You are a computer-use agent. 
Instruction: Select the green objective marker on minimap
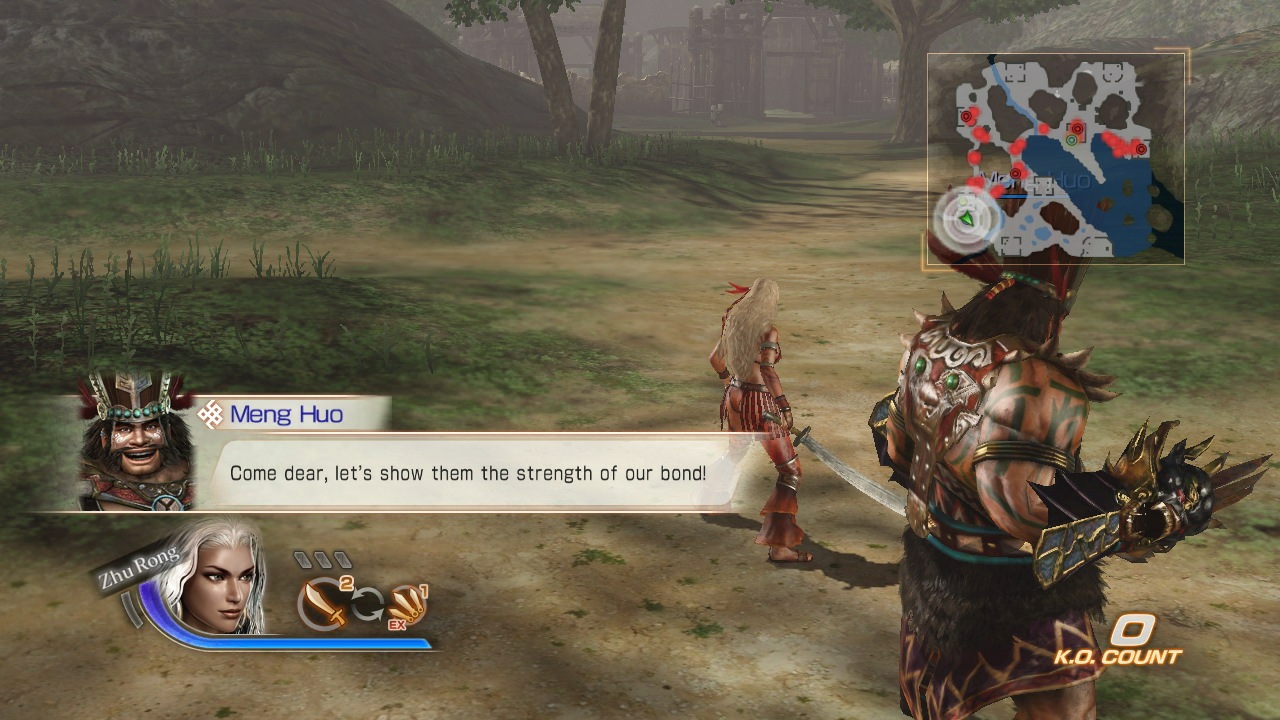1071,141
